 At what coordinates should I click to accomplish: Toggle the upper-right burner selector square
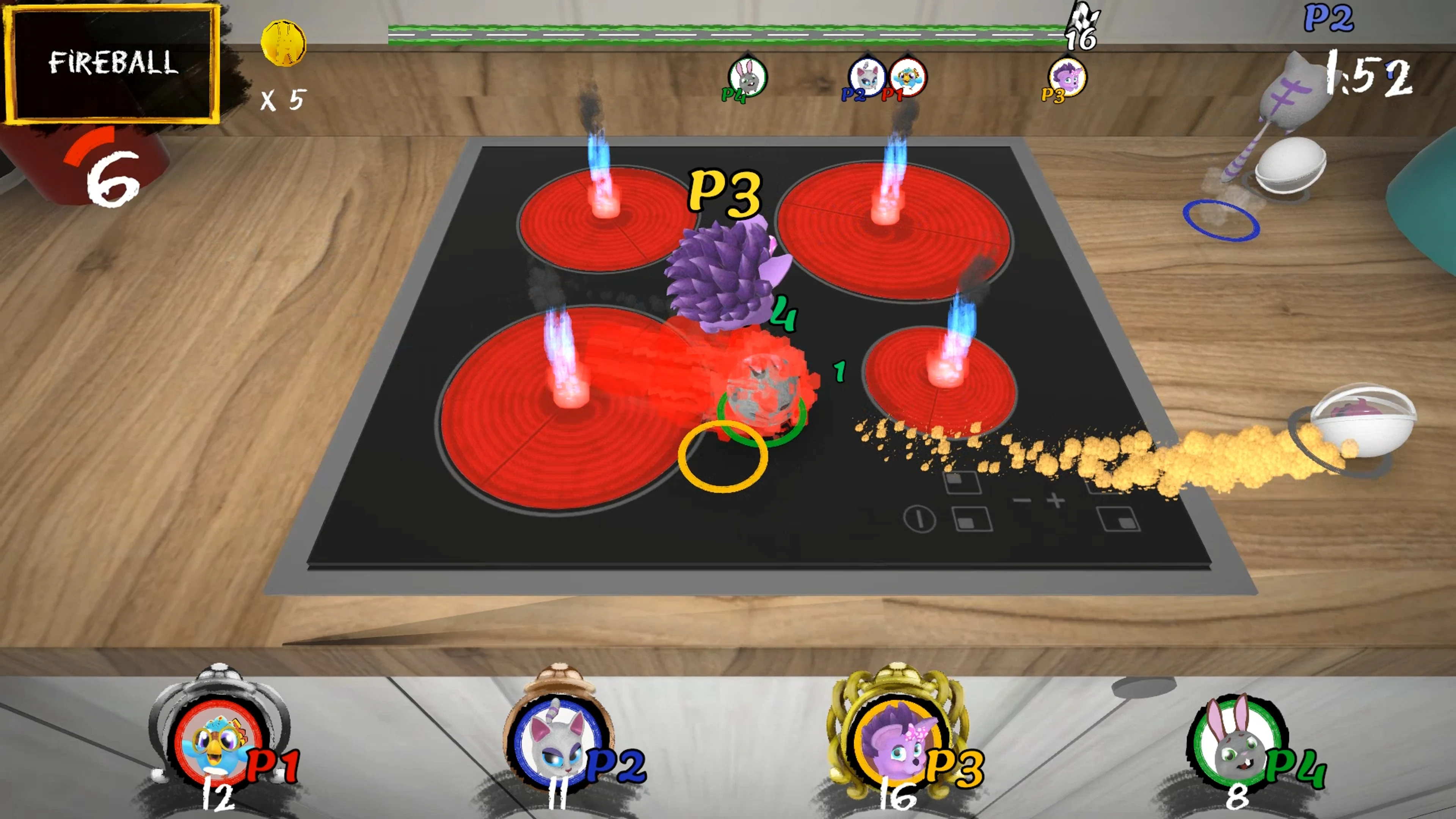tap(1107, 485)
